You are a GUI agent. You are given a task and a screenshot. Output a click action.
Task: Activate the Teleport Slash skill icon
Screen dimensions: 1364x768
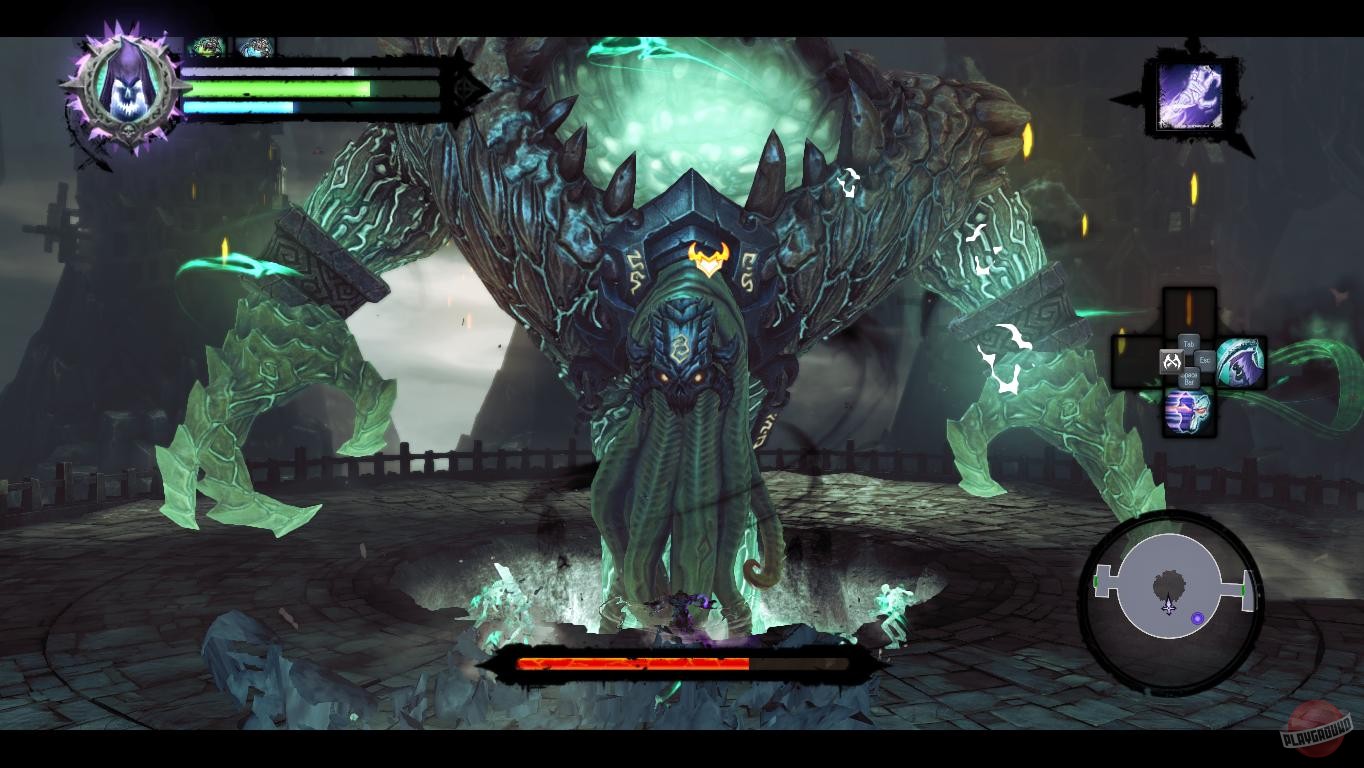point(1241,362)
